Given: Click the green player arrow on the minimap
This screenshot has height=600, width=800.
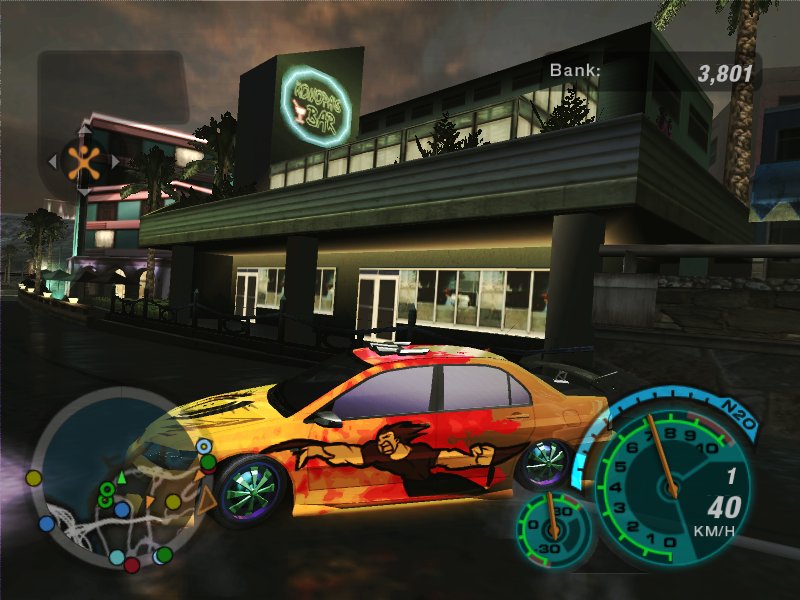Looking at the screenshot, I should coord(121,478).
